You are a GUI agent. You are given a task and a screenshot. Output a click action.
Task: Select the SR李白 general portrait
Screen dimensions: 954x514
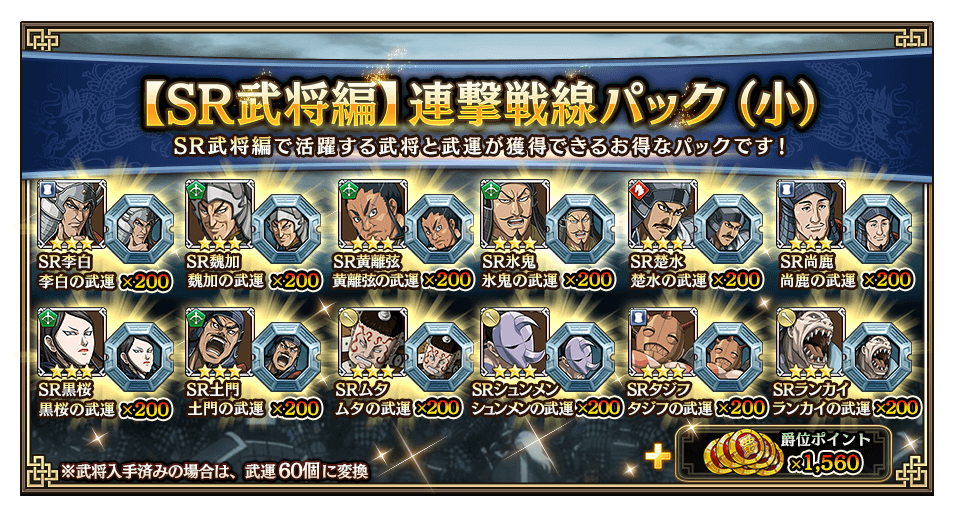coord(66,213)
